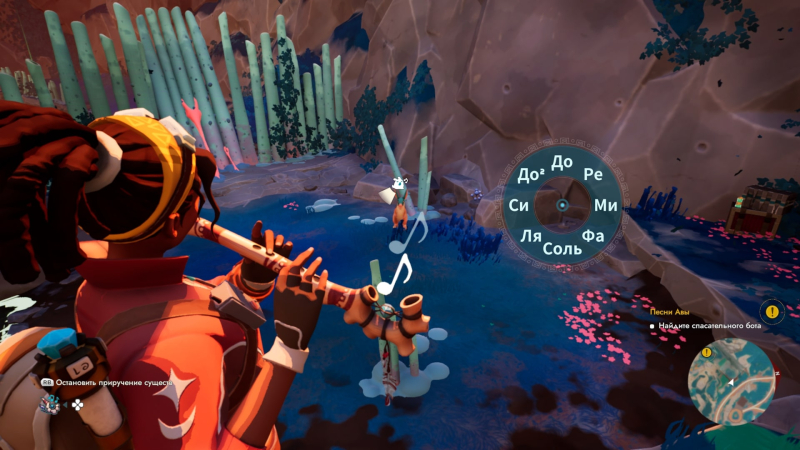Choose the Ре note segment

pyautogui.click(x=593, y=174)
